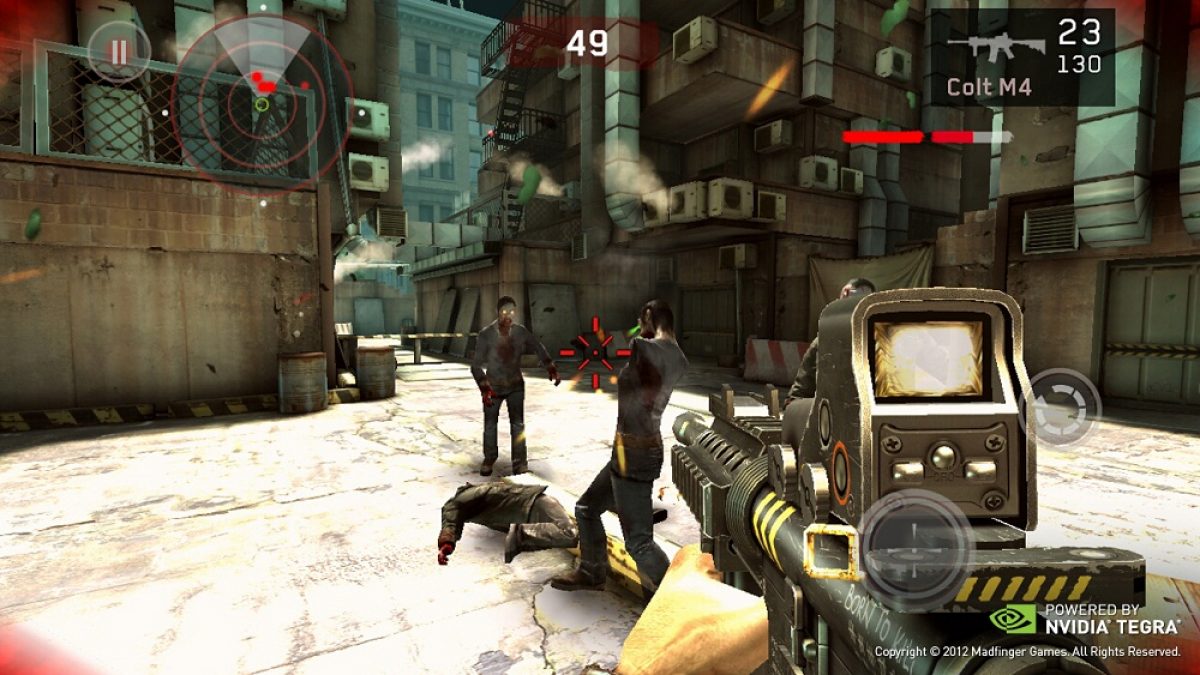This screenshot has width=1200, height=675.
Task: Pause the game with the pause button
Action: pos(119,51)
